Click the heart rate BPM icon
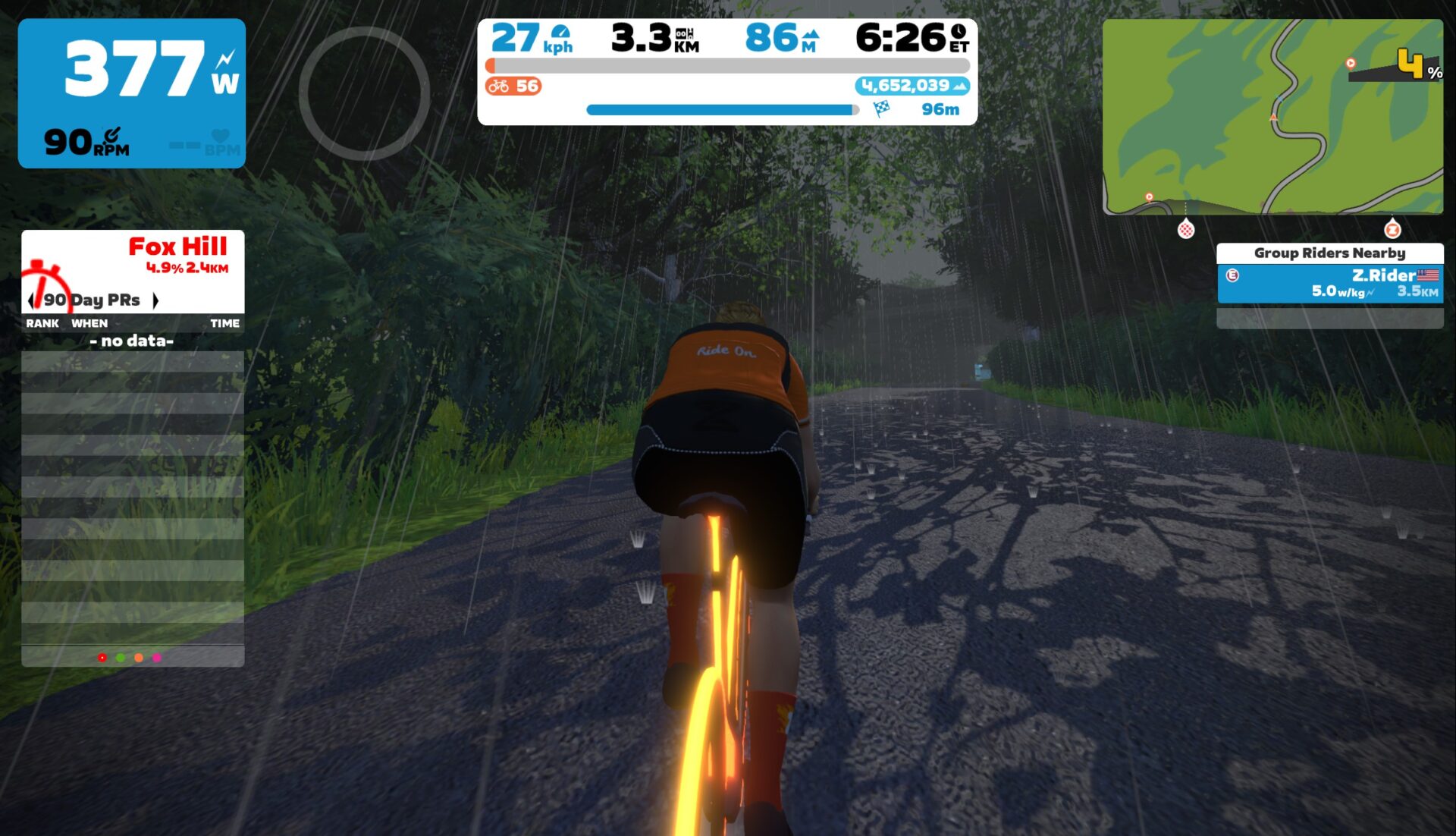Viewport: 1456px width, 836px height. coord(218,135)
